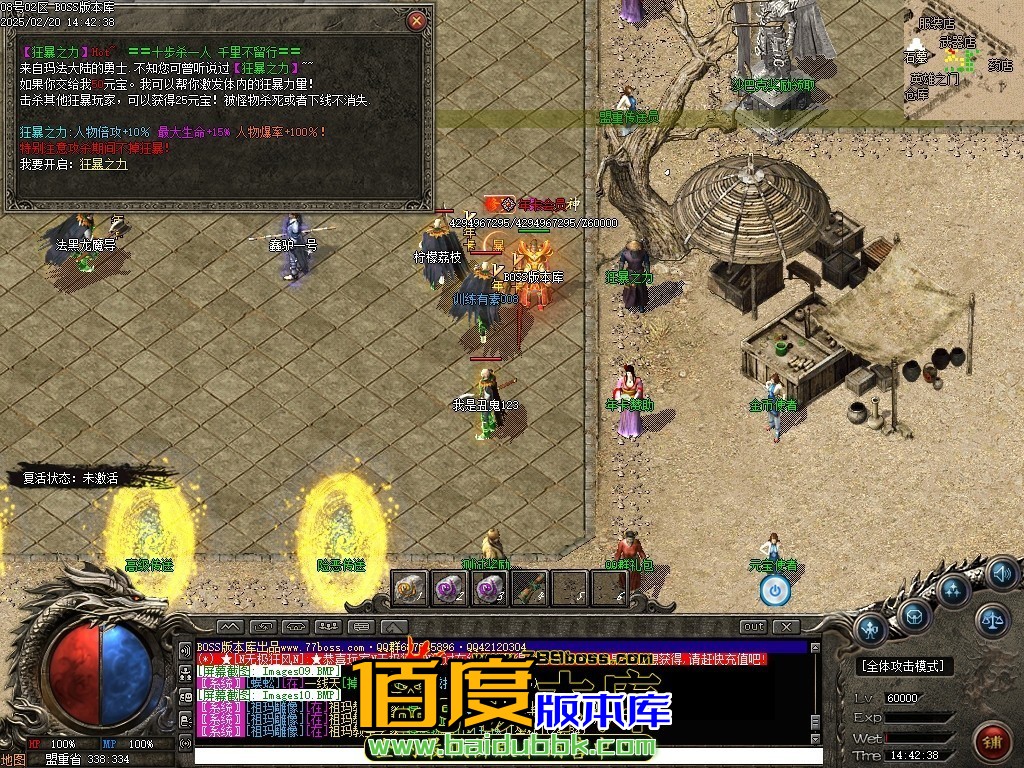
Task: Click the 地图 map label
Action: tap(14, 759)
